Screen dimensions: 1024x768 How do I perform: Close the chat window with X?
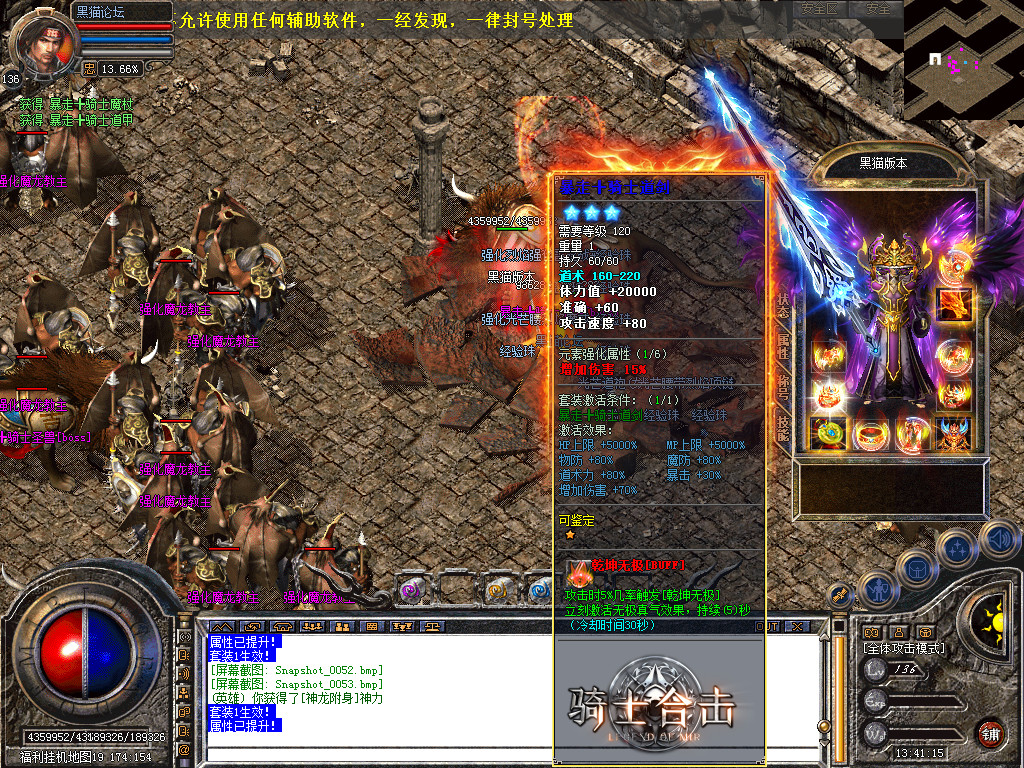(x=797, y=626)
